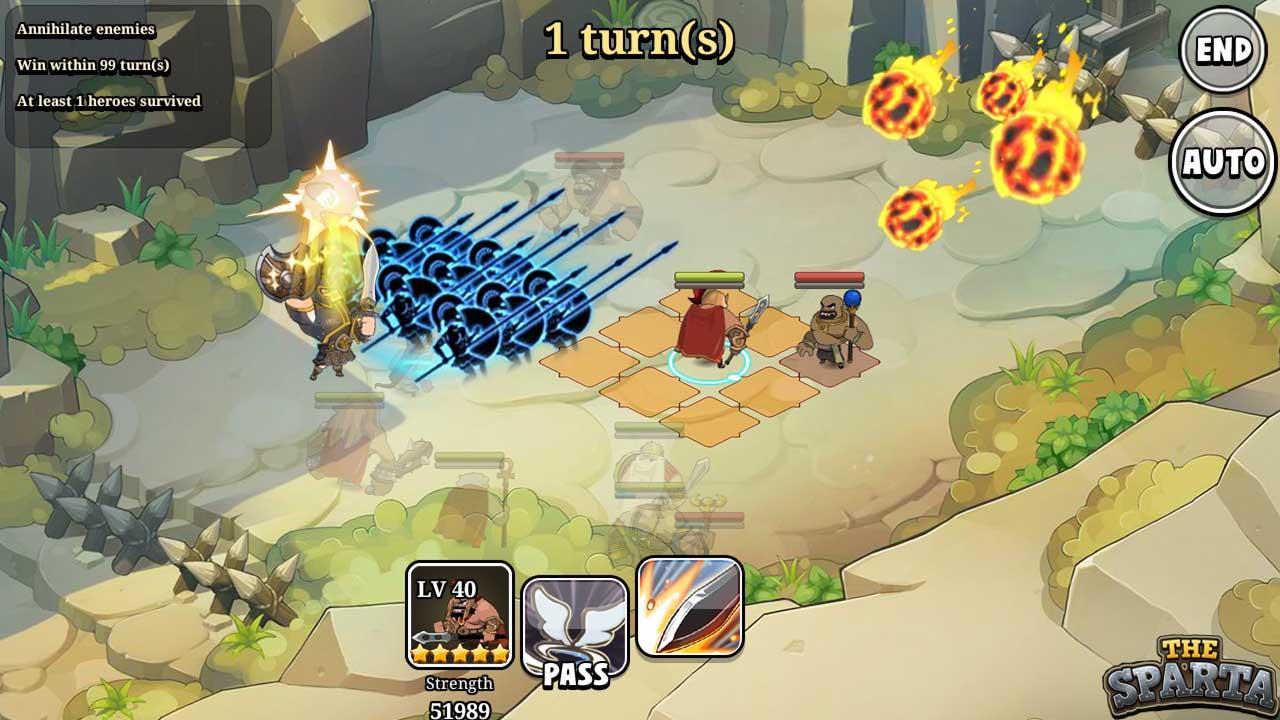1280x720 pixels.
Task: Click the 1 turn(s) counter text
Action: click(640, 38)
